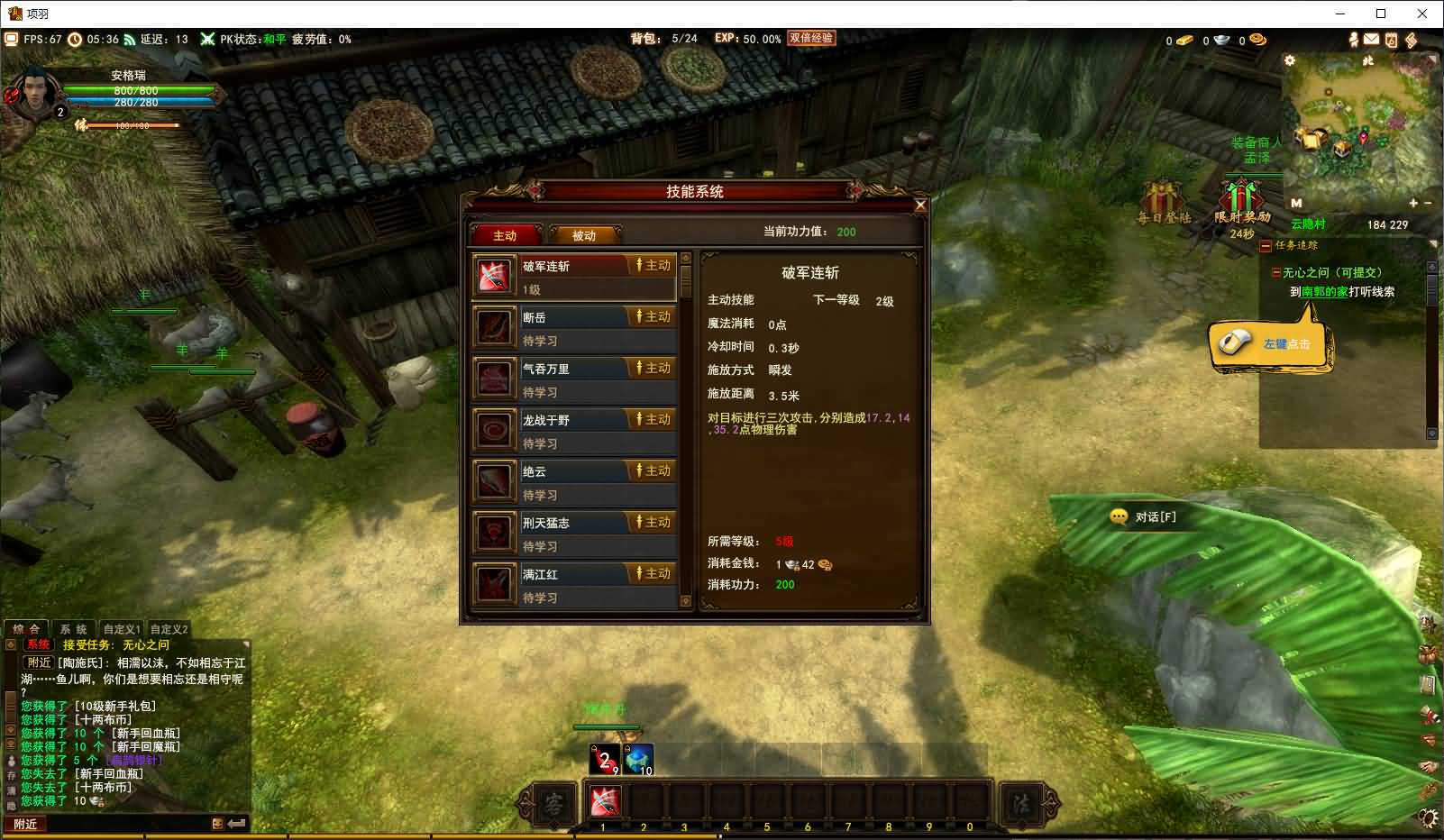Switch chat to the 系统 tab
Viewport: 1444px width, 840px height.
coord(74,629)
